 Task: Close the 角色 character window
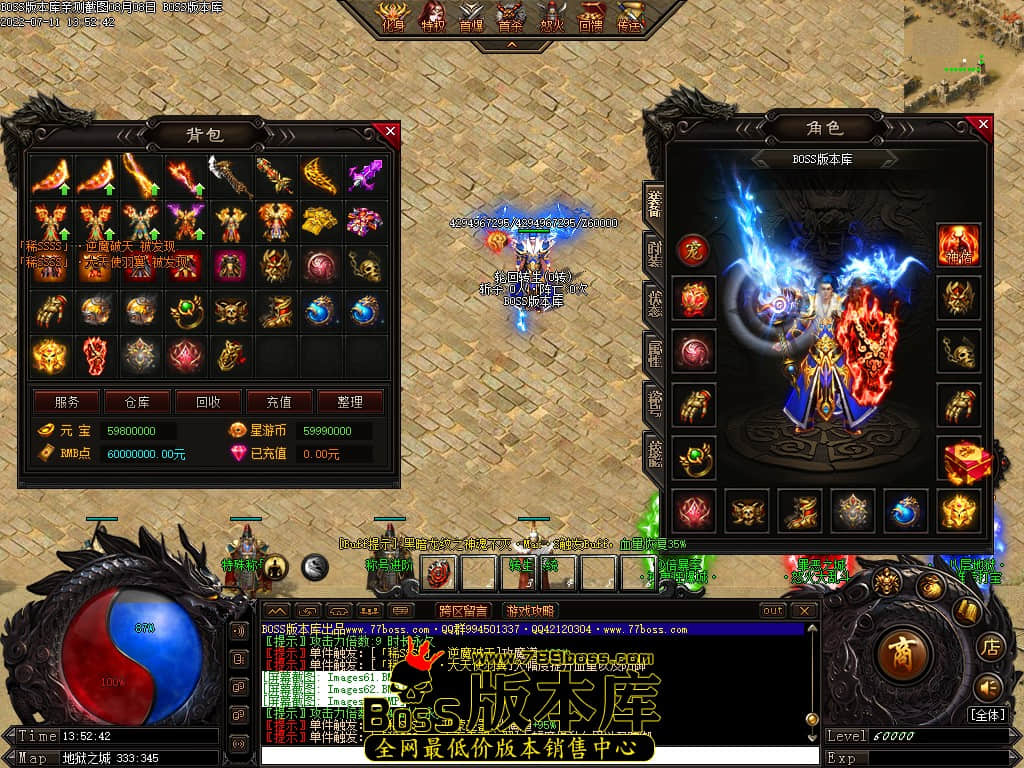click(983, 124)
